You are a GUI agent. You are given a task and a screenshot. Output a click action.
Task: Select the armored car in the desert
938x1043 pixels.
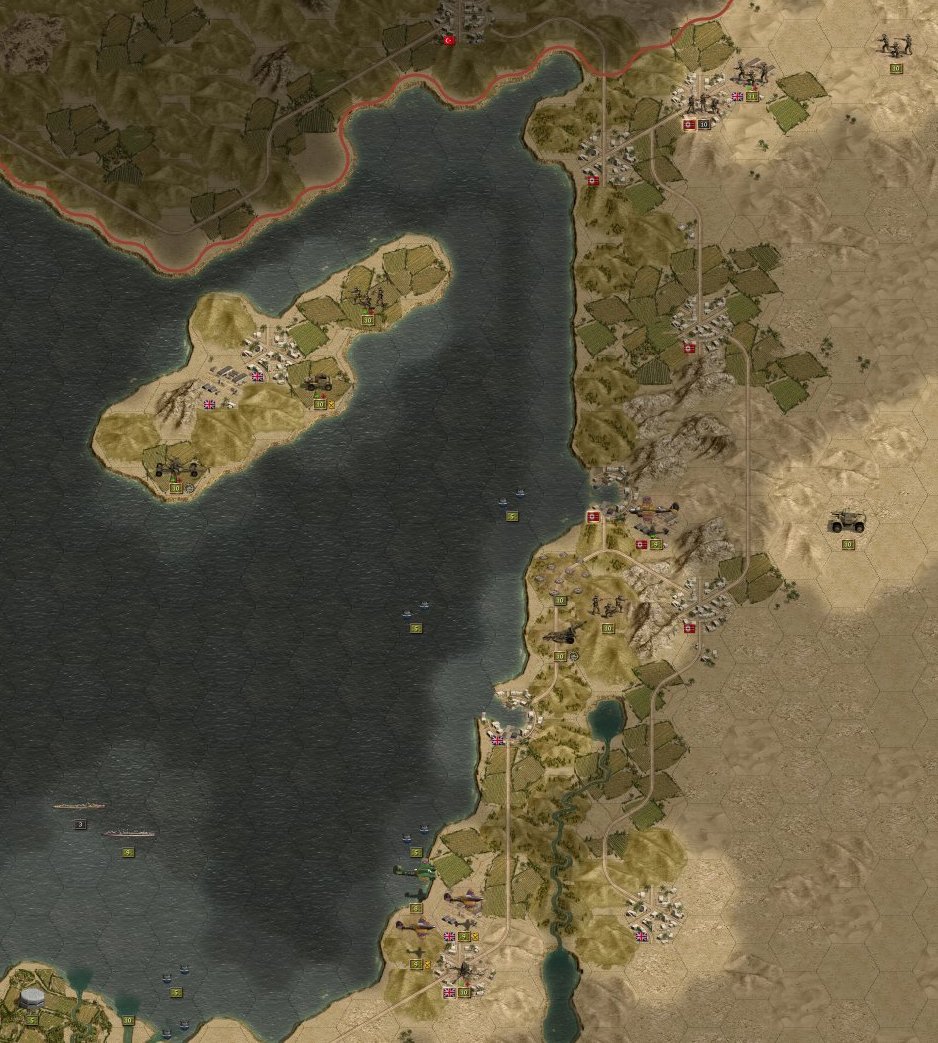pos(846,521)
